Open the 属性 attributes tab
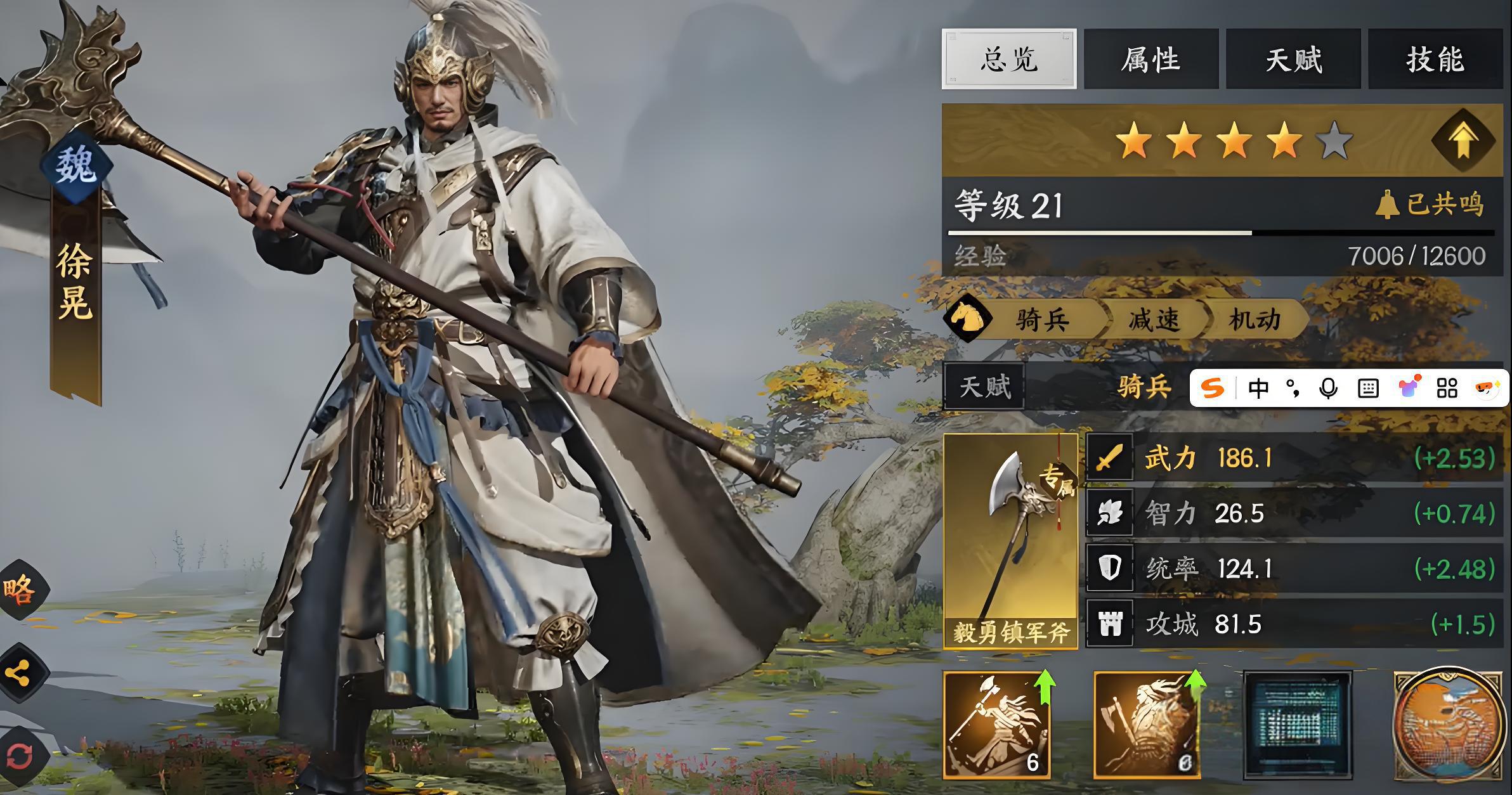 (1150, 59)
